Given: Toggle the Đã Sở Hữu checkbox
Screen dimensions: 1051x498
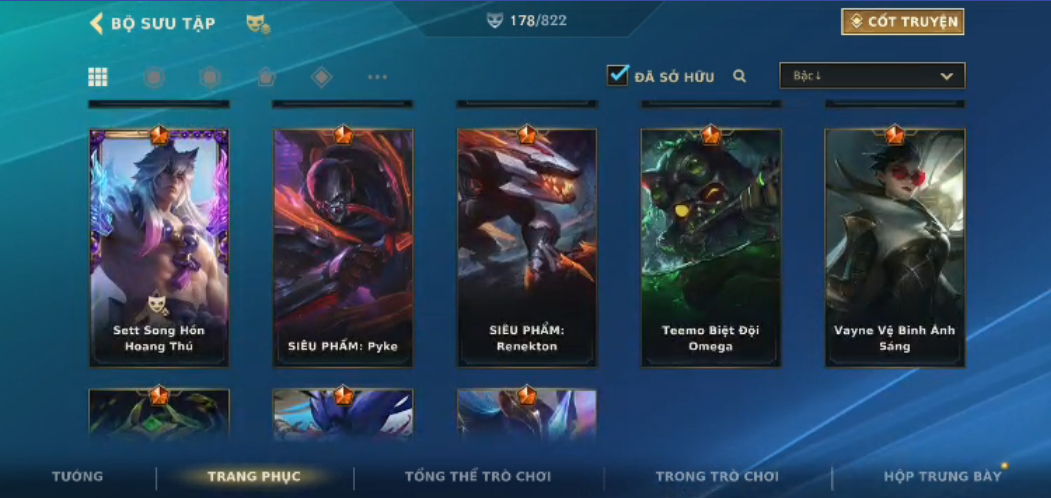Looking at the screenshot, I should click(x=618, y=75).
